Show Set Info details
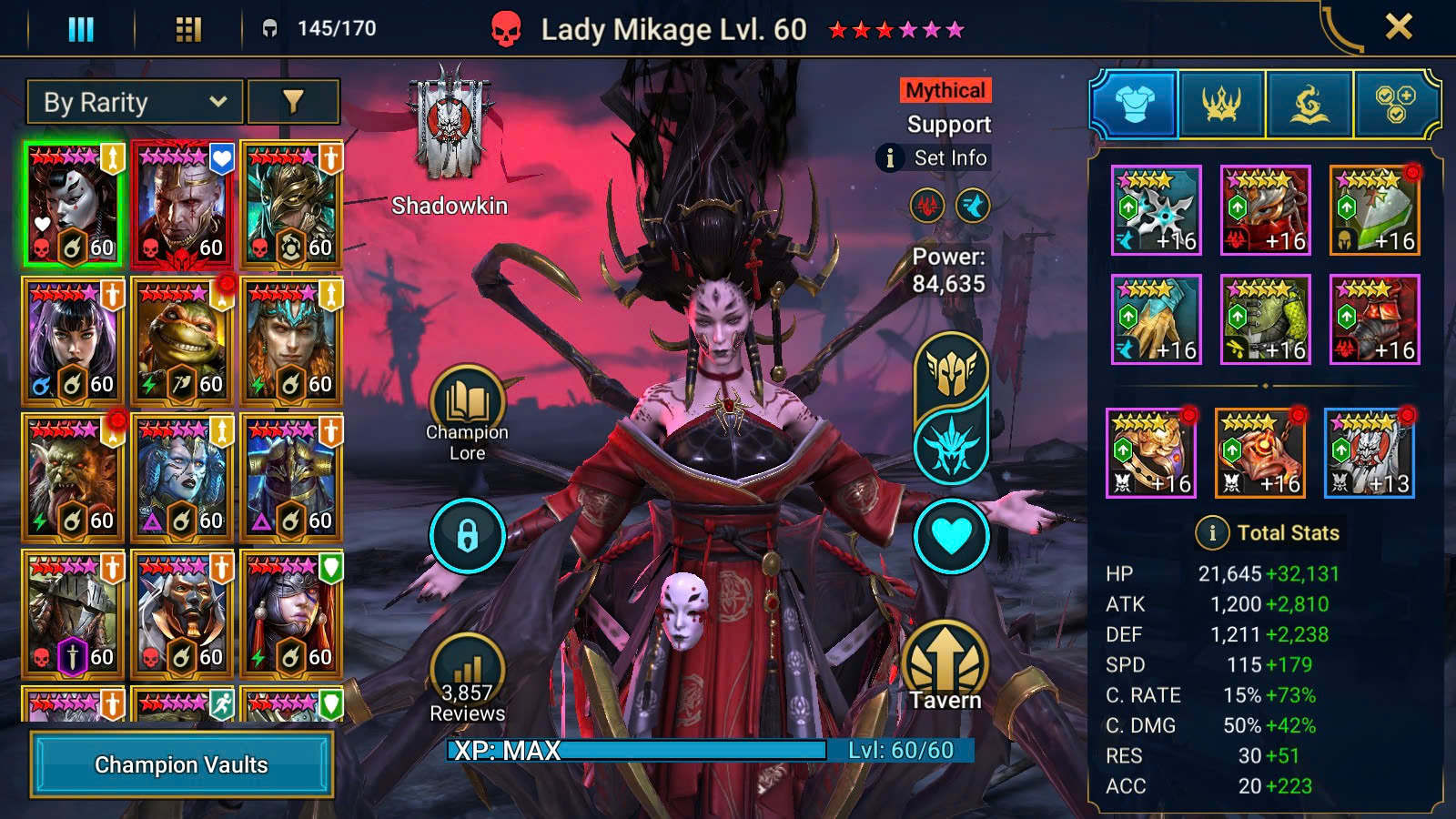The image size is (1456, 819). tap(933, 157)
